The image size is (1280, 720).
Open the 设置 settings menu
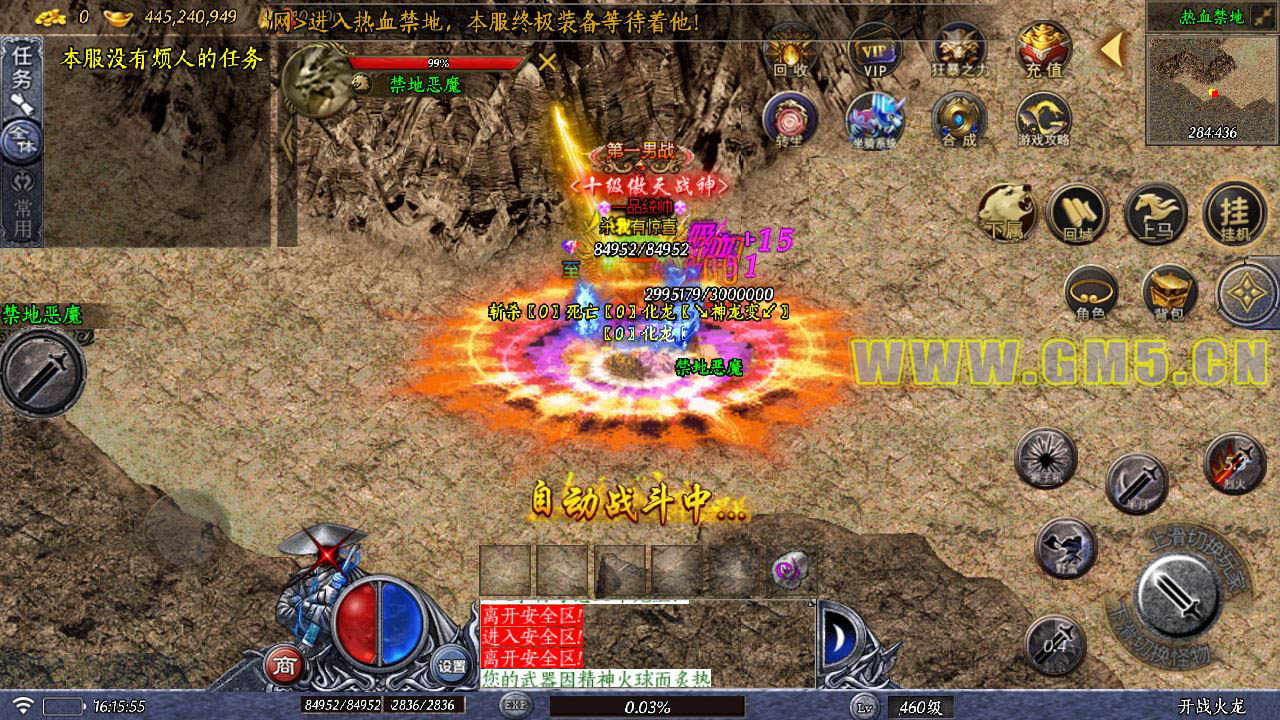452,665
